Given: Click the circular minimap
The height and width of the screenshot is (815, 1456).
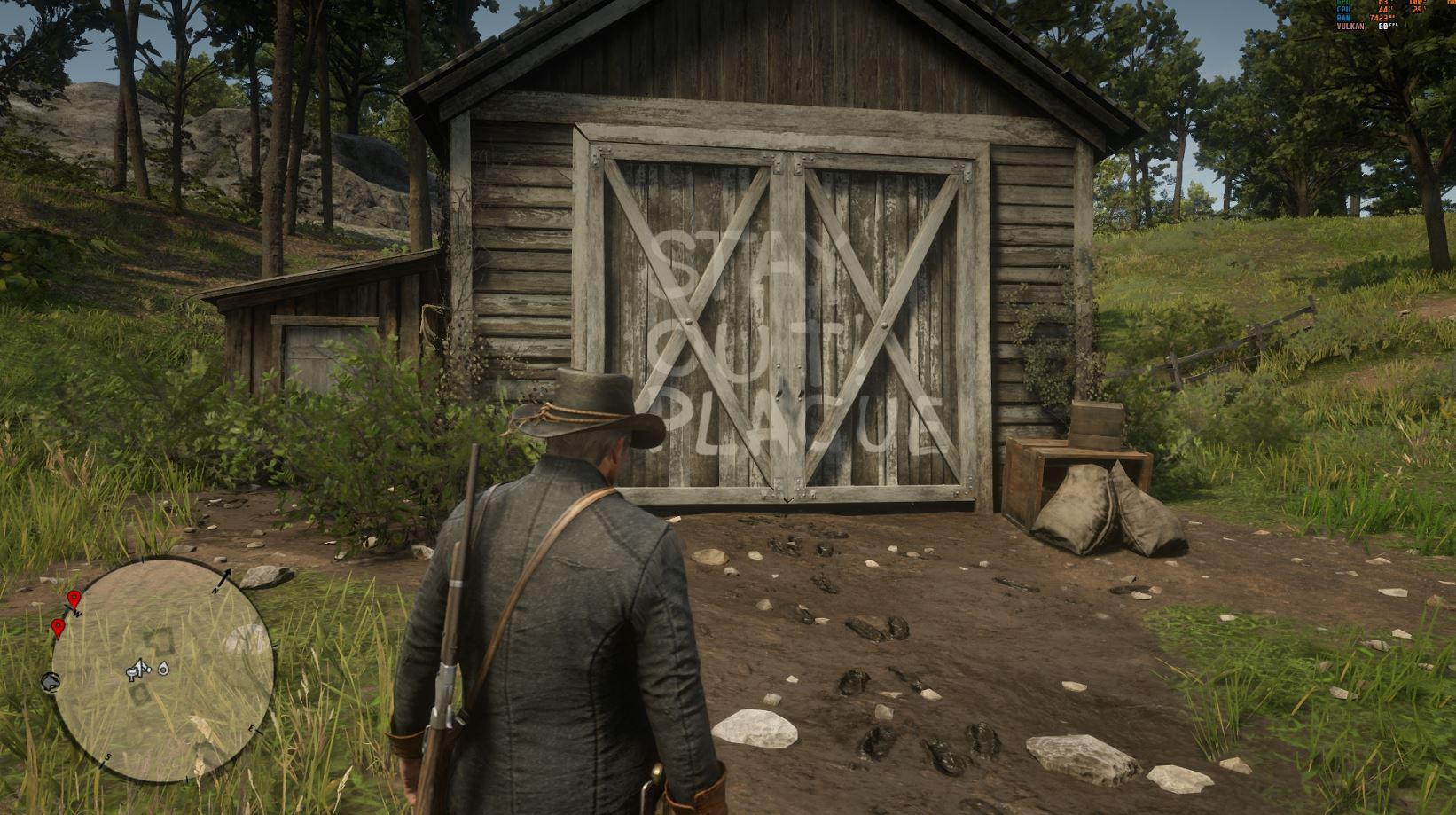Looking at the screenshot, I should [x=161, y=670].
